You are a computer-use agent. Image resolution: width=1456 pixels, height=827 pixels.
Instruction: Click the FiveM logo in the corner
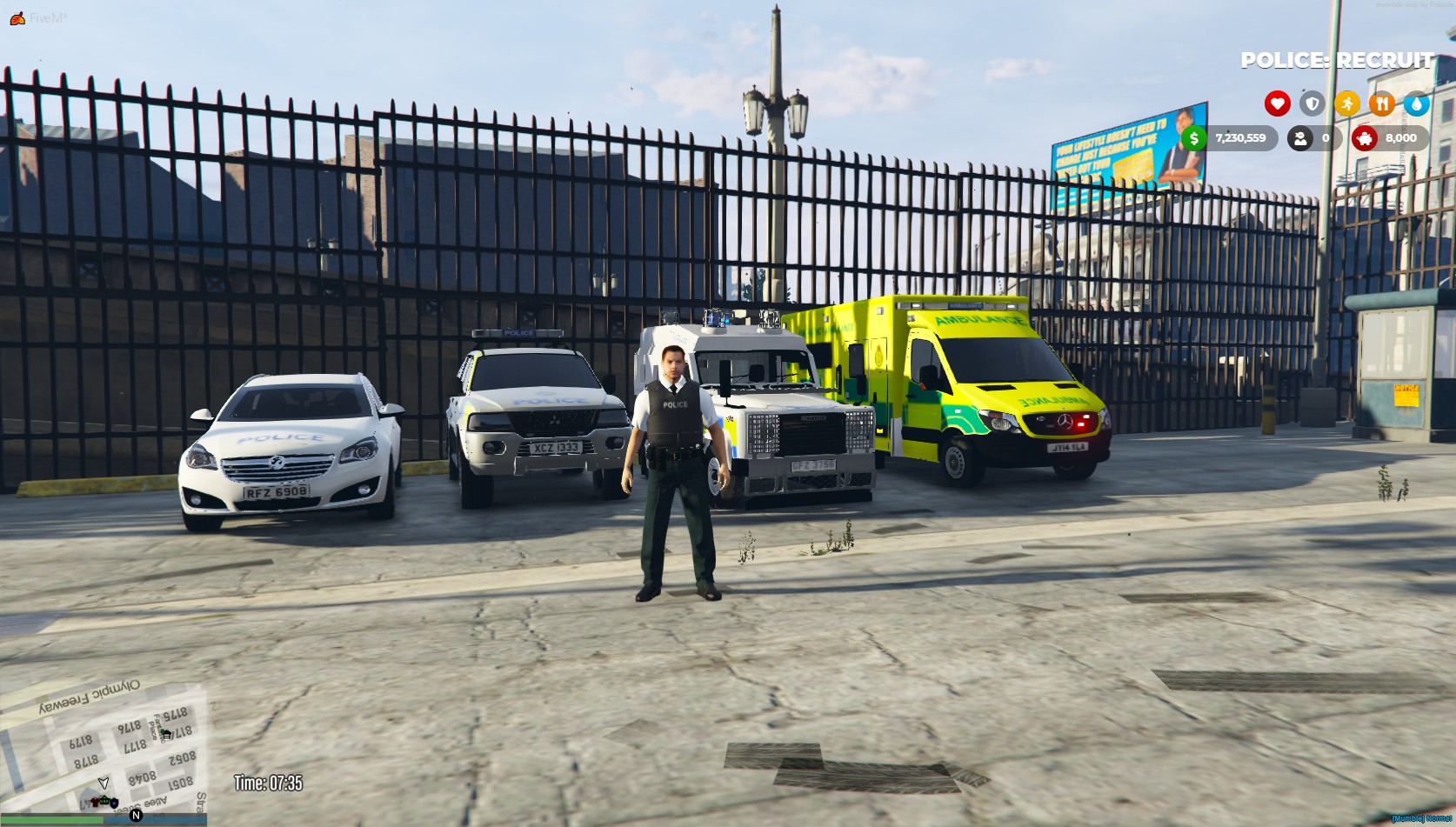[x=17, y=17]
